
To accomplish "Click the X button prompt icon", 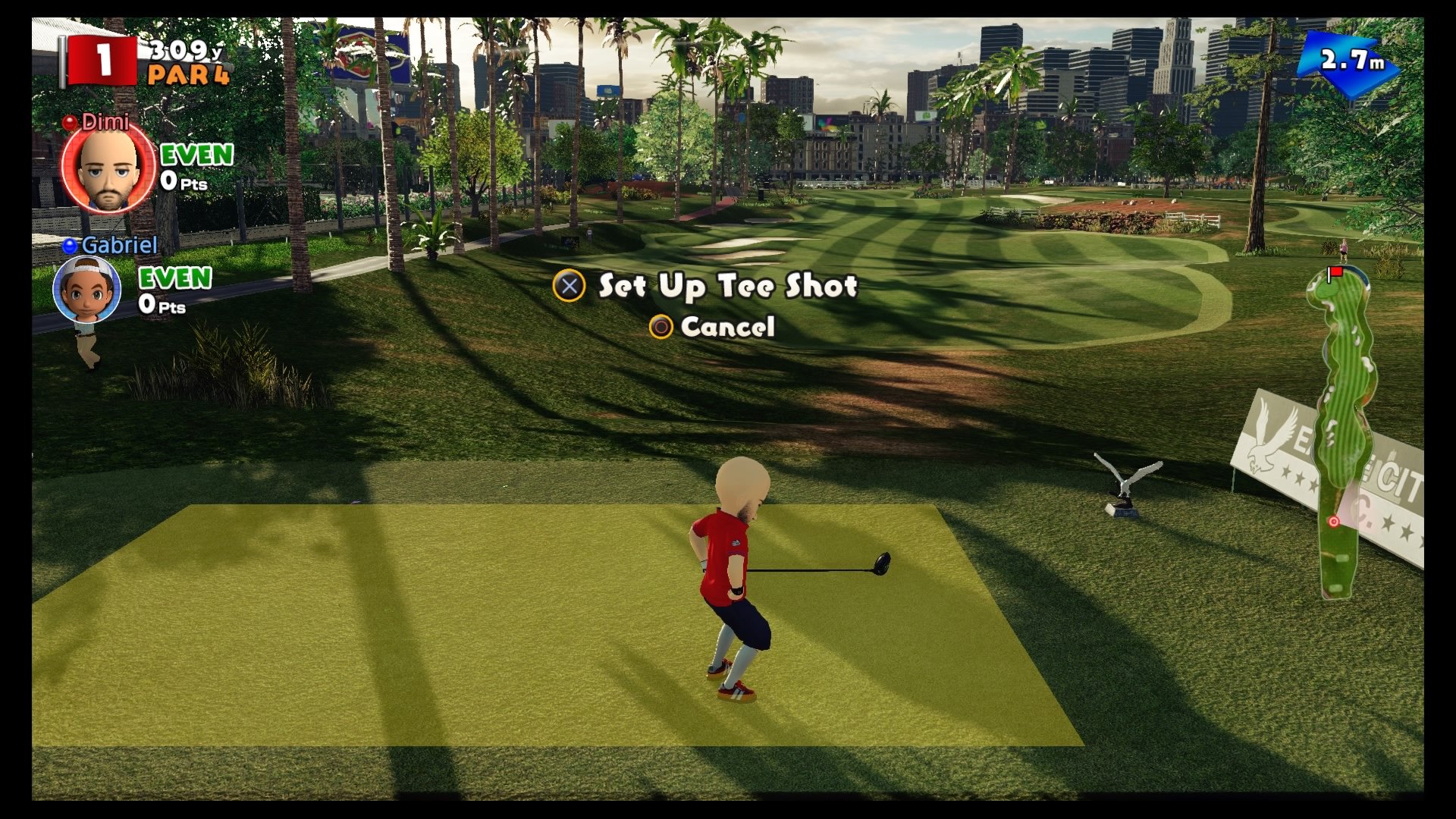I will [x=570, y=286].
